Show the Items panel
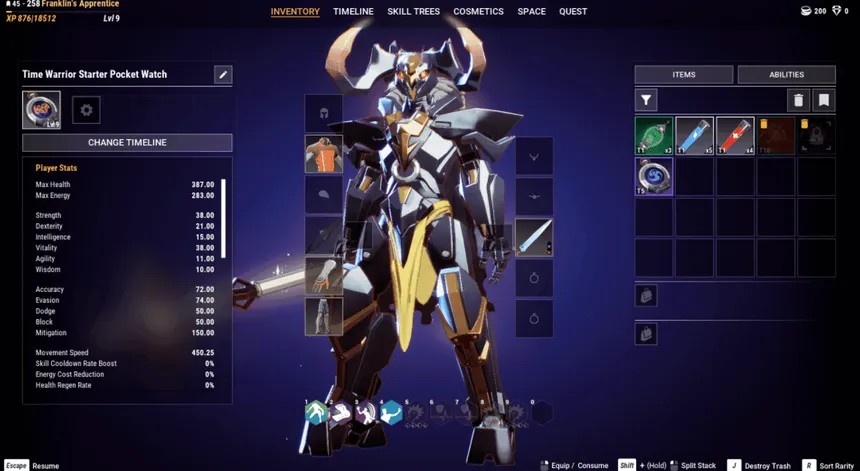 click(684, 74)
